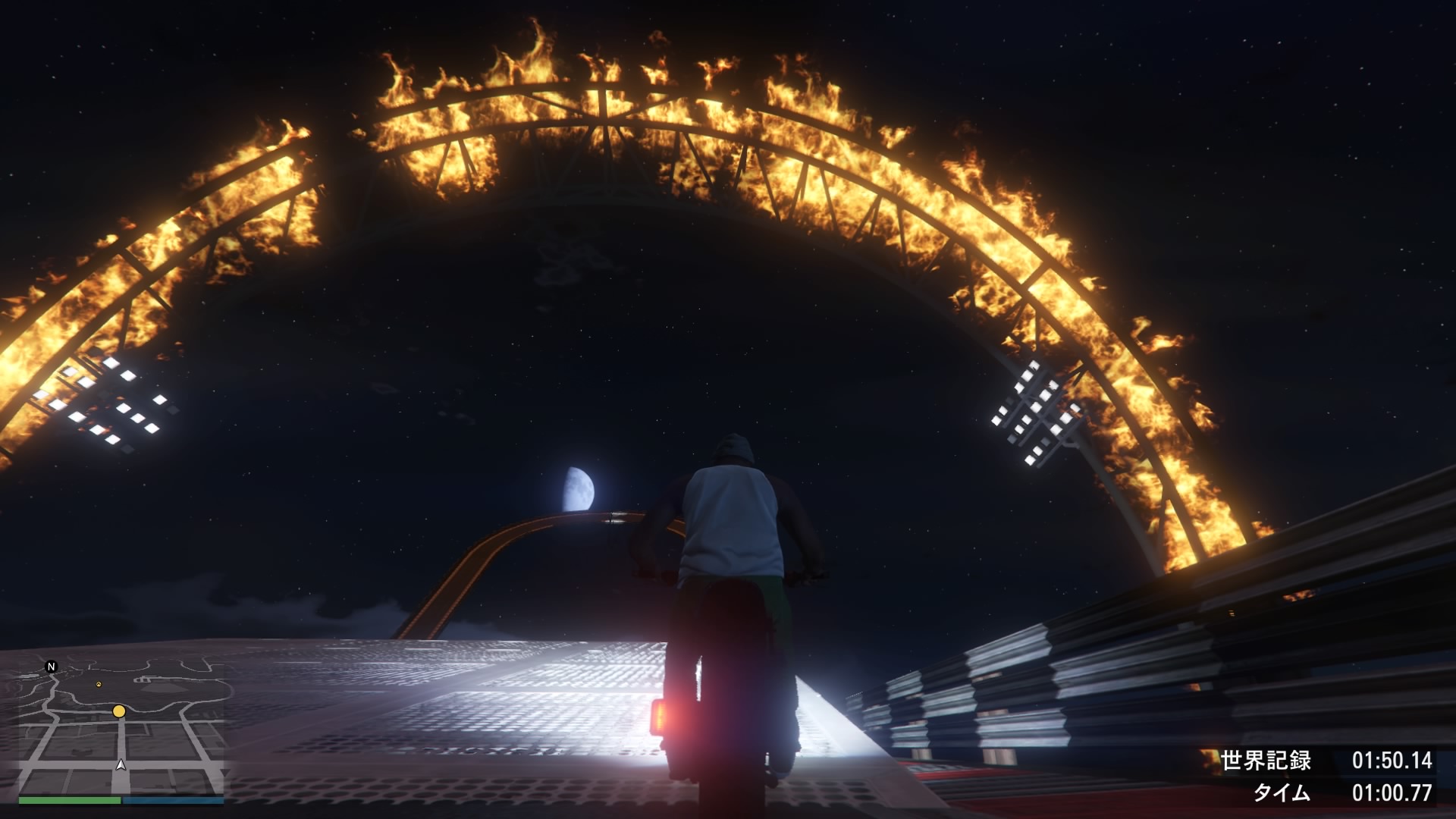
Task: Select the white player arrow on minimap
Action: pyautogui.click(x=121, y=764)
